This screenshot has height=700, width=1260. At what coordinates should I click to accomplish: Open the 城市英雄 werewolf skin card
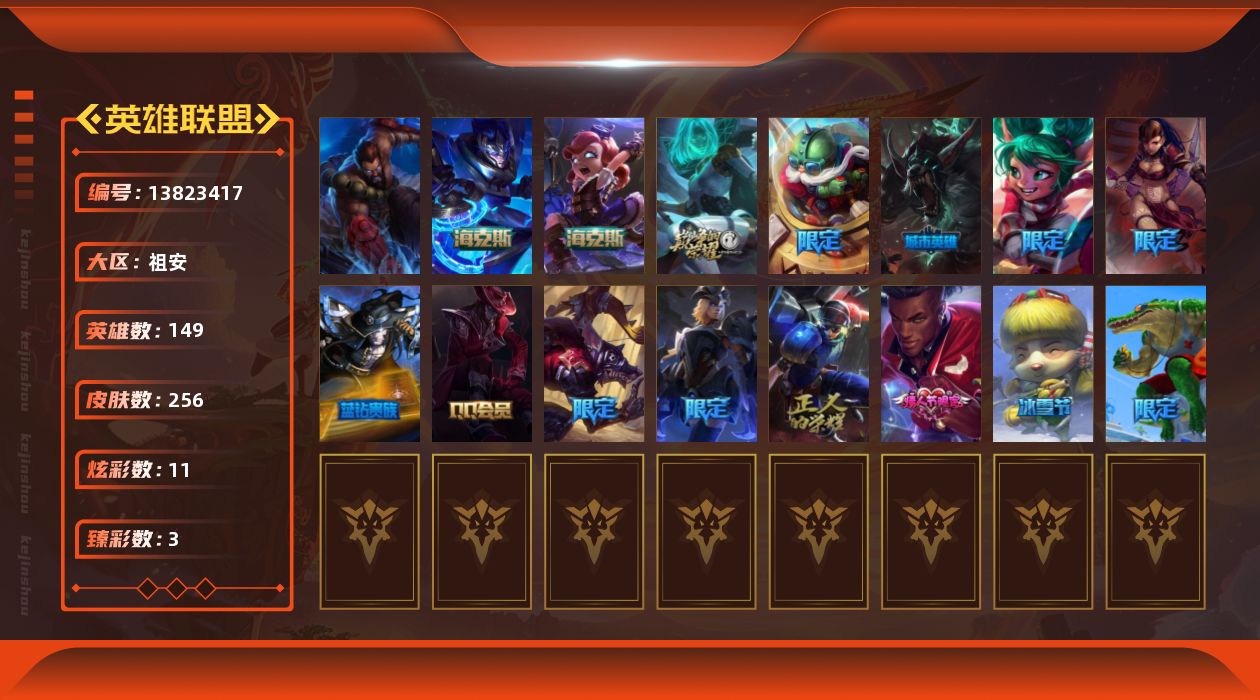(931, 196)
